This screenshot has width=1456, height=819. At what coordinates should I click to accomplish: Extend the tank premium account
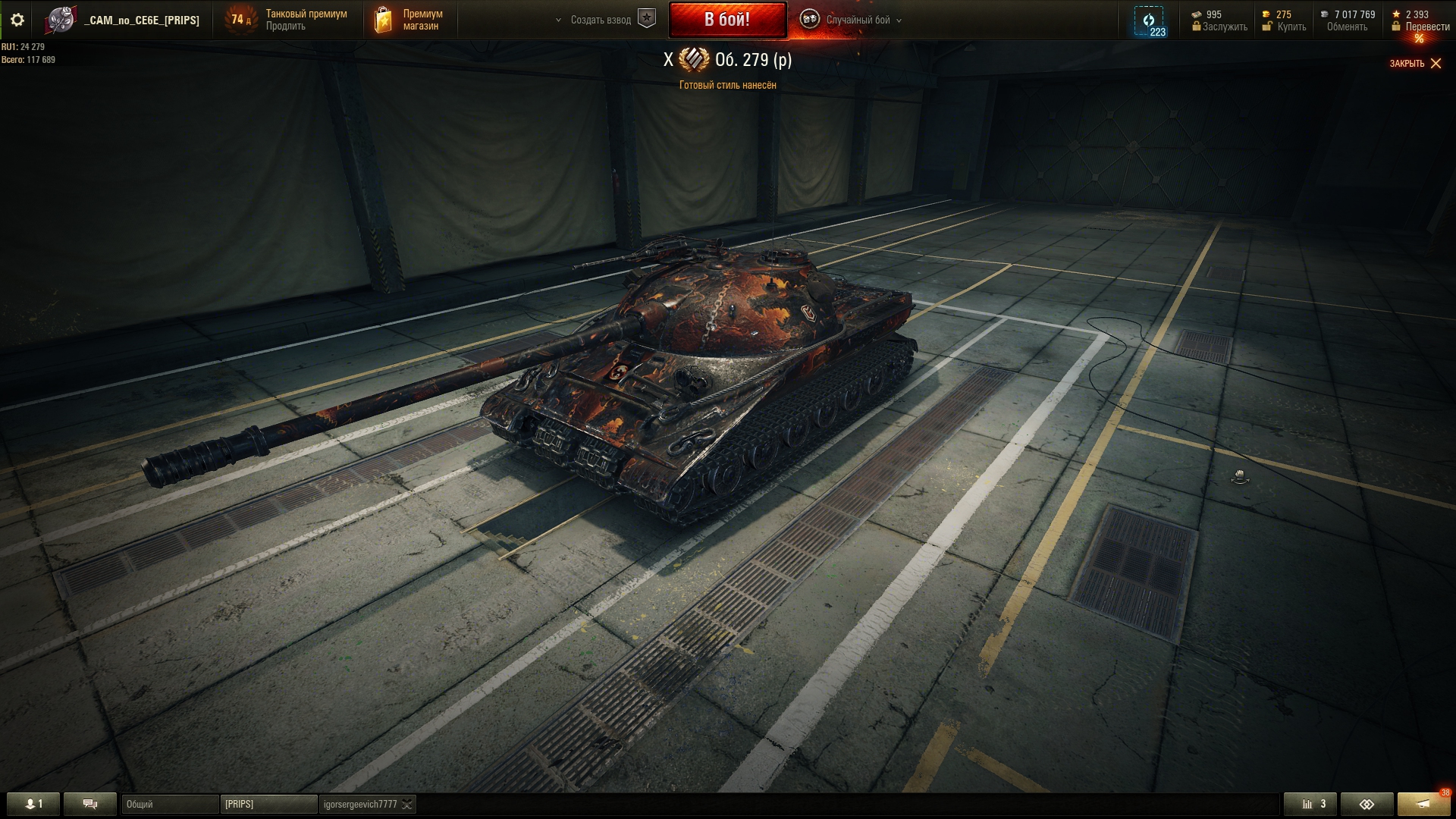click(286, 27)
